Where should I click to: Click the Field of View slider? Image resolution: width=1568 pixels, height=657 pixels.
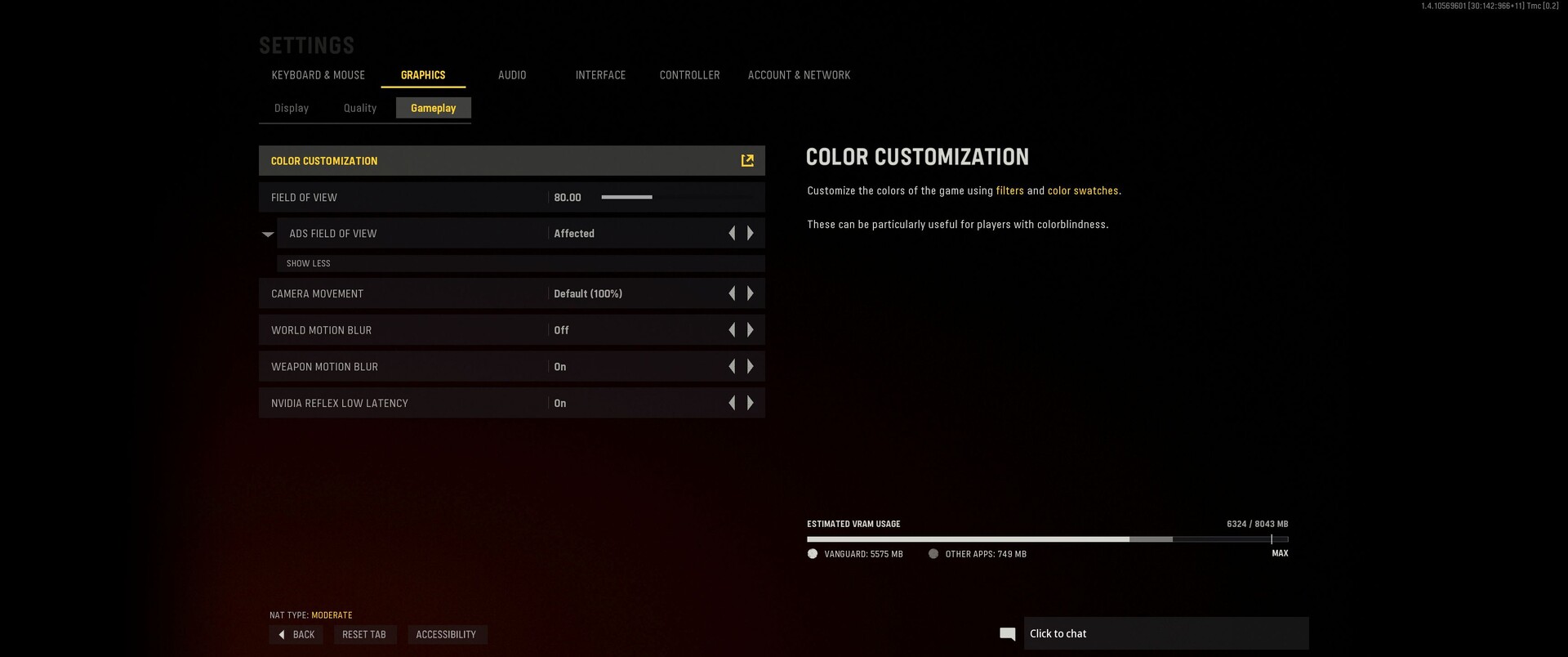(676, 197)
